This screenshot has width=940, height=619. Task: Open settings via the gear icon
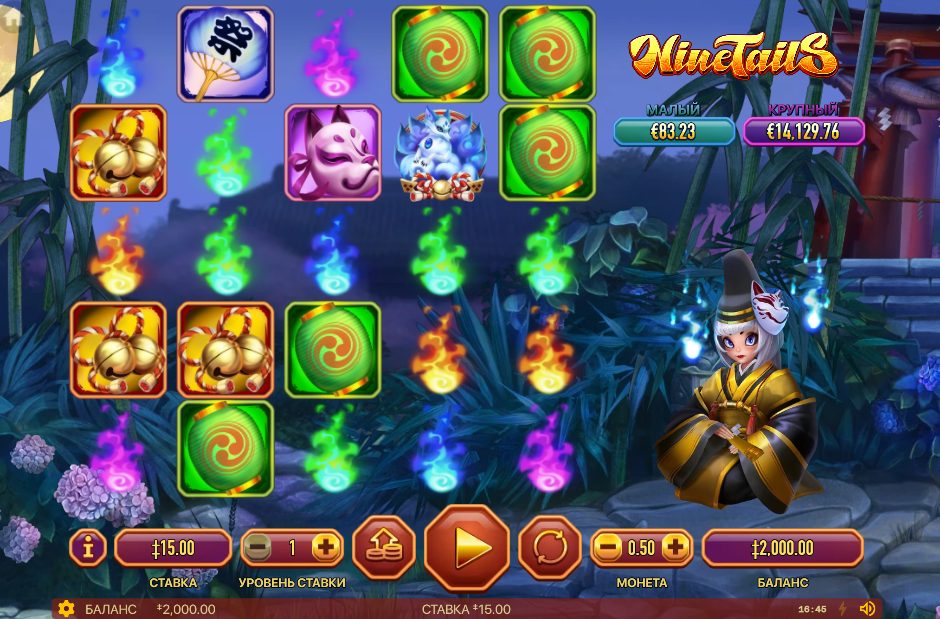coord(66,609)
